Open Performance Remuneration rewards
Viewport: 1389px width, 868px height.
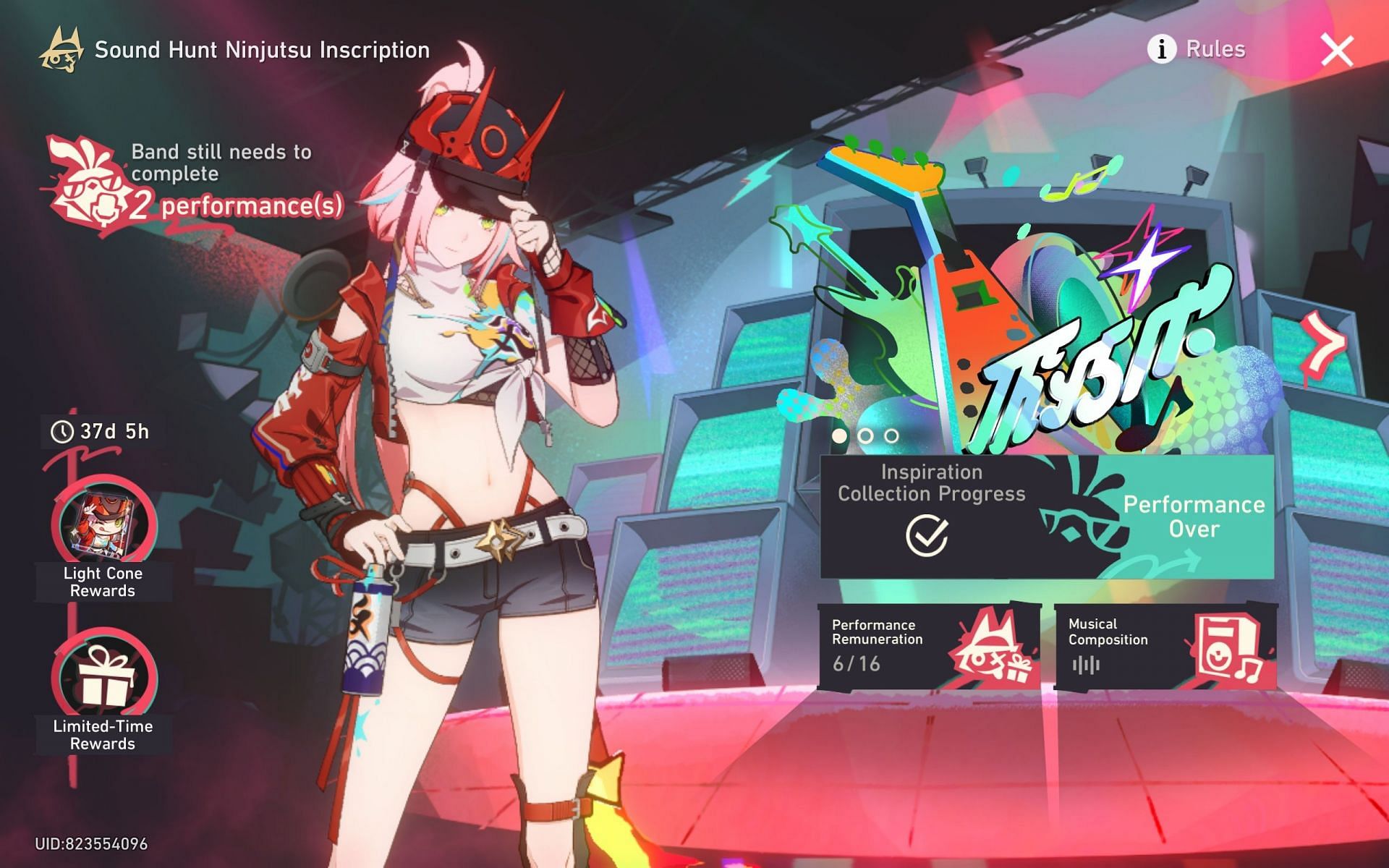click(x=929, y=646)
